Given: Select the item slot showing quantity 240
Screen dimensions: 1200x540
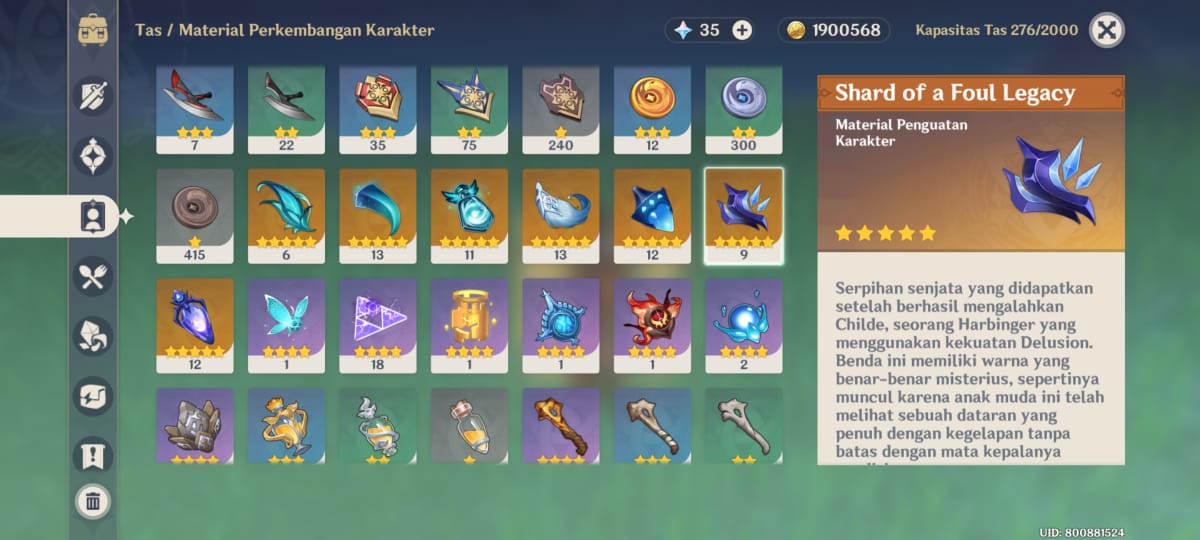Looking at the screenshot, I should (x=561, y=105).
